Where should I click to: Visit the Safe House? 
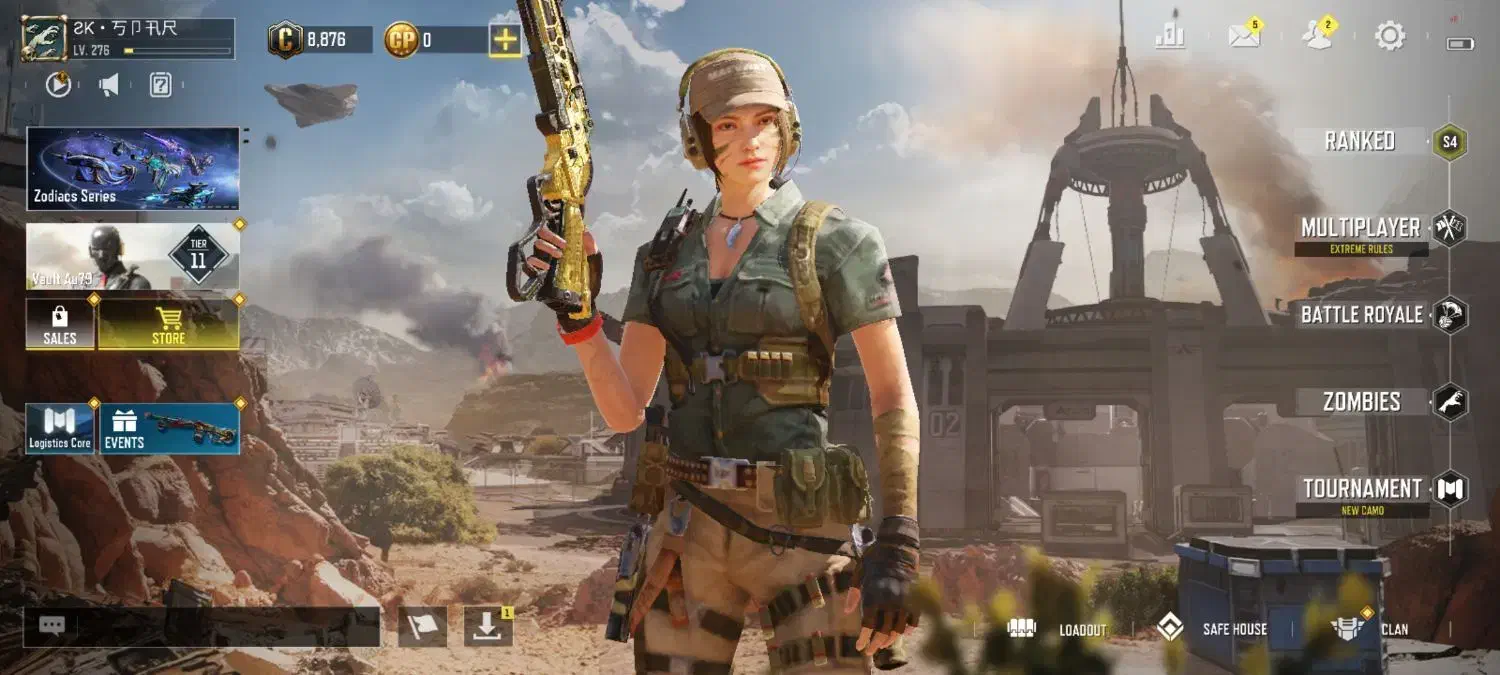pos(1212,629)
